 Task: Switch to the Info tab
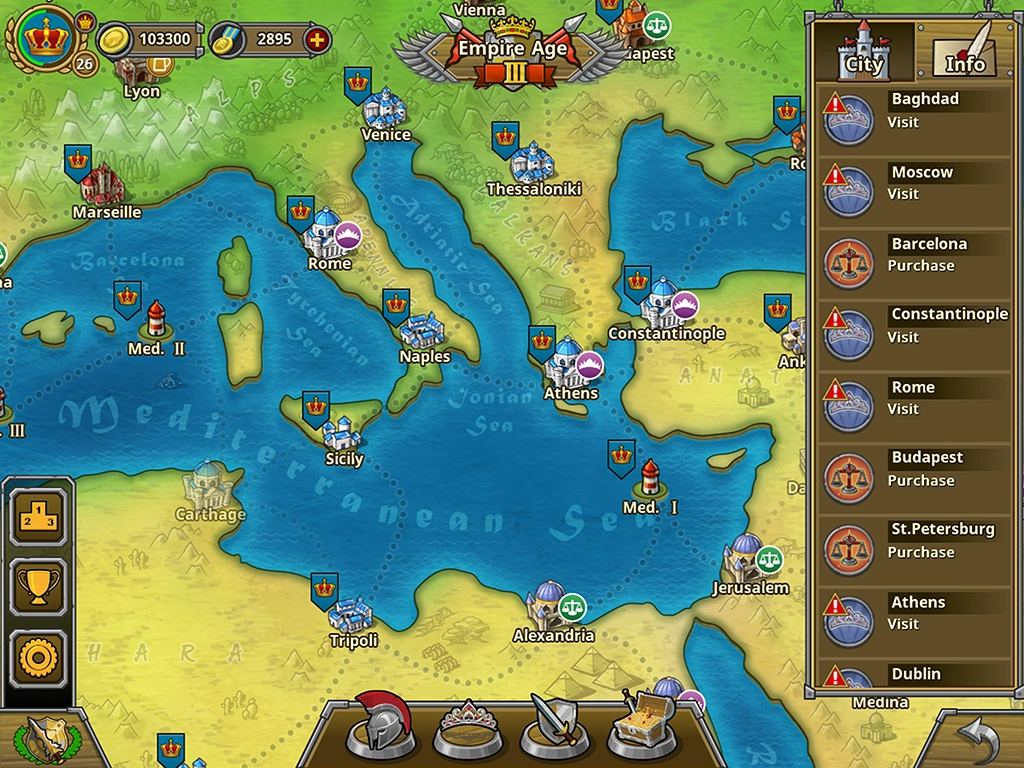coord(964,53)
